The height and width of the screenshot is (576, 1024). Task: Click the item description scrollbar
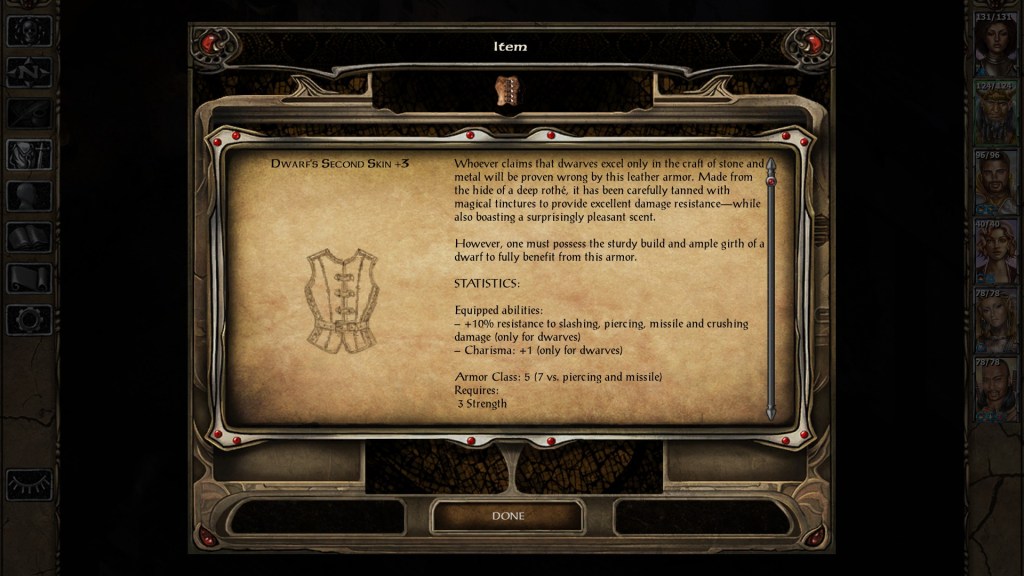[771, 290]
